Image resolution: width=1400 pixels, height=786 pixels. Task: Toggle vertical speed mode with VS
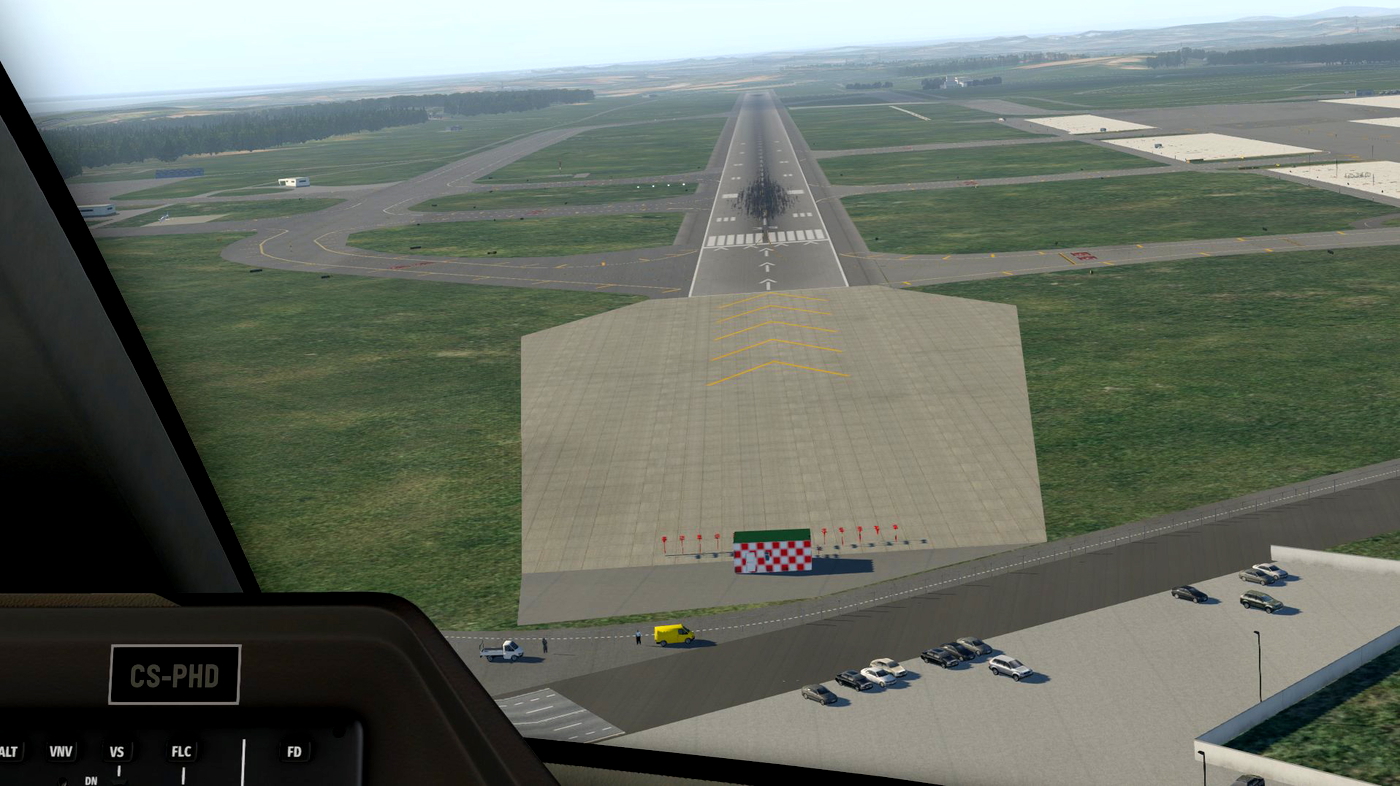(117, 751)
